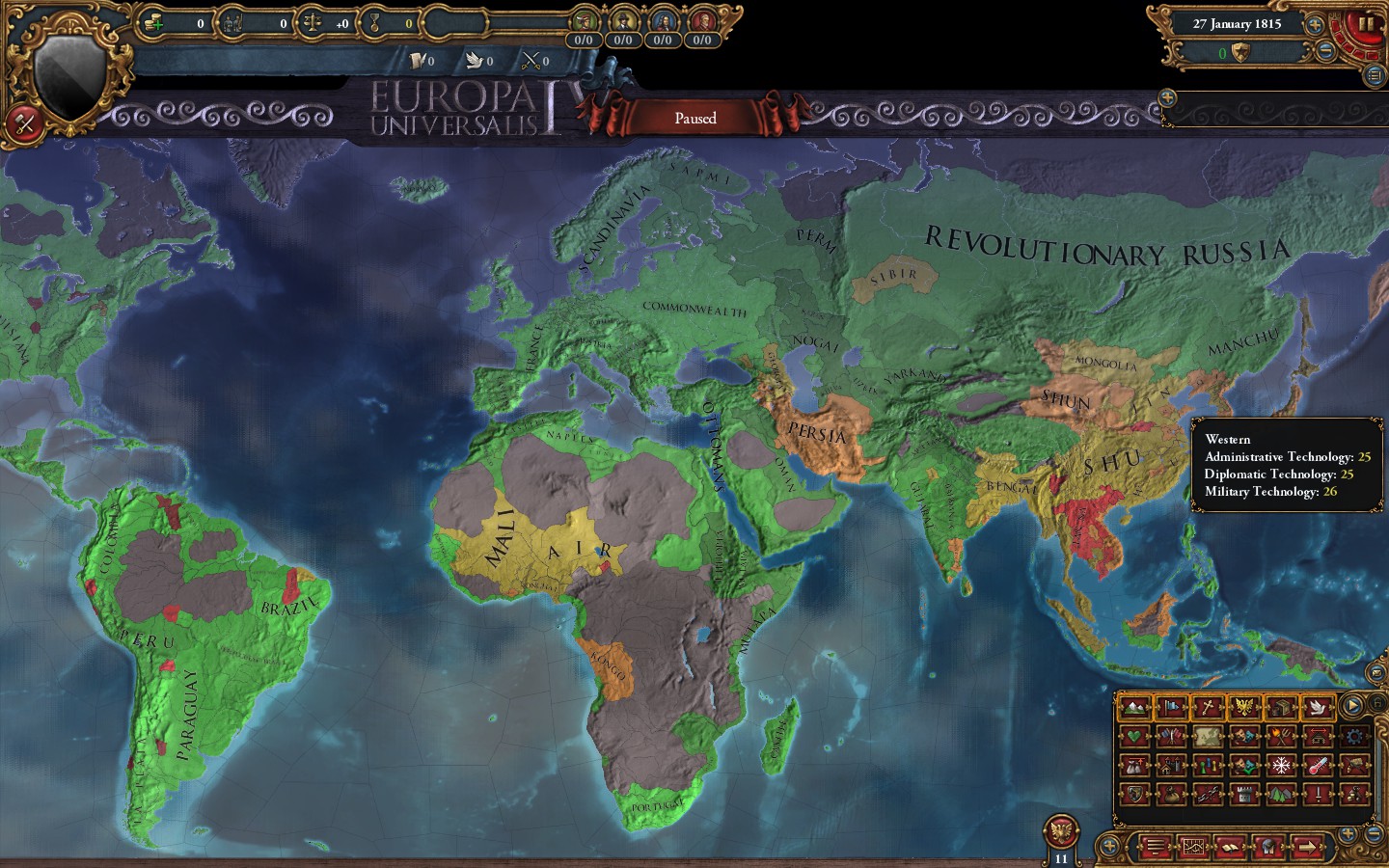Open the diplomatic mapmode dove icon
The width and height of the screenshot is (1389, 868).
click(1320, 707)
